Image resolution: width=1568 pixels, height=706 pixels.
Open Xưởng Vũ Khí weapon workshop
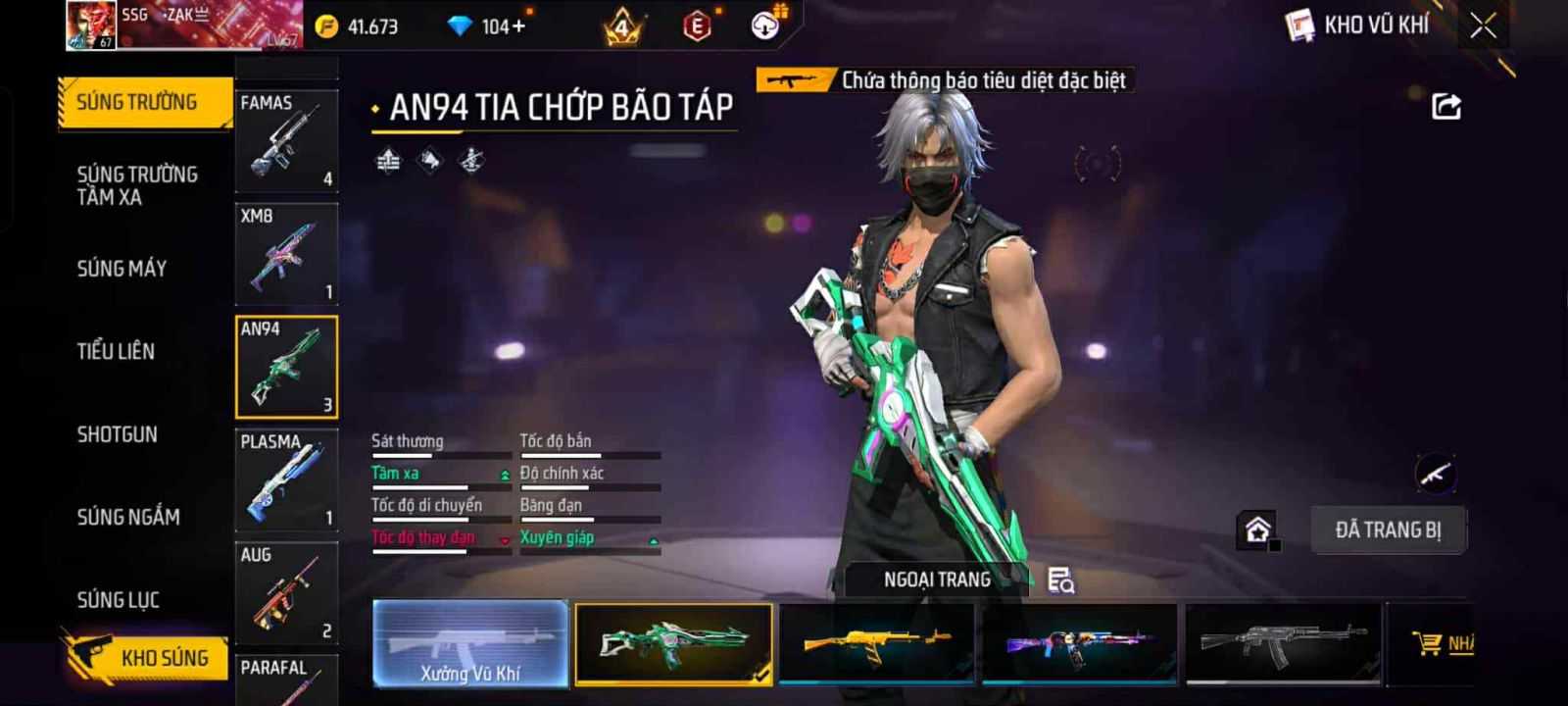(x=470, y=643)
